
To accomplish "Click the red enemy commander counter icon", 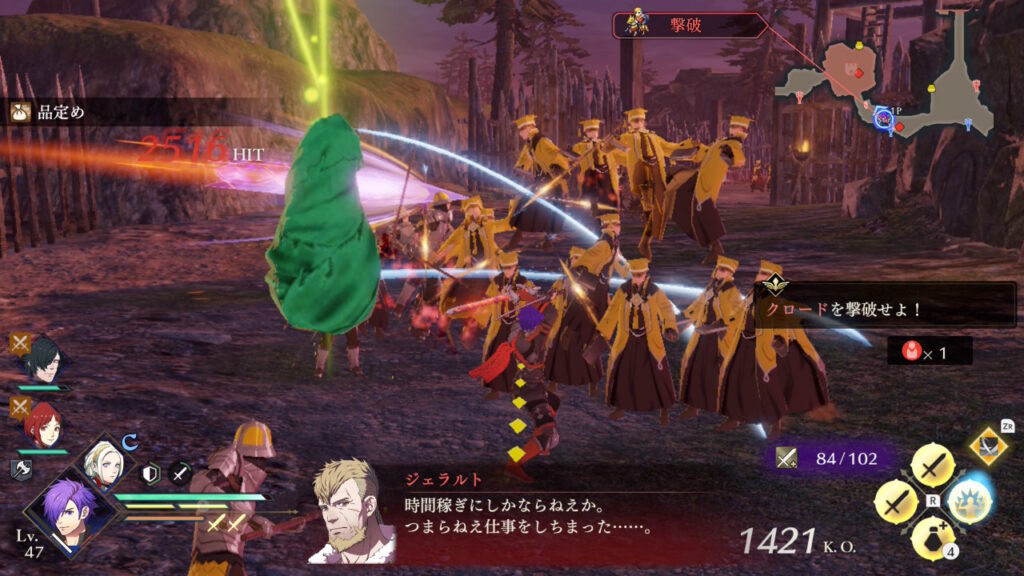I will (912, 350).
